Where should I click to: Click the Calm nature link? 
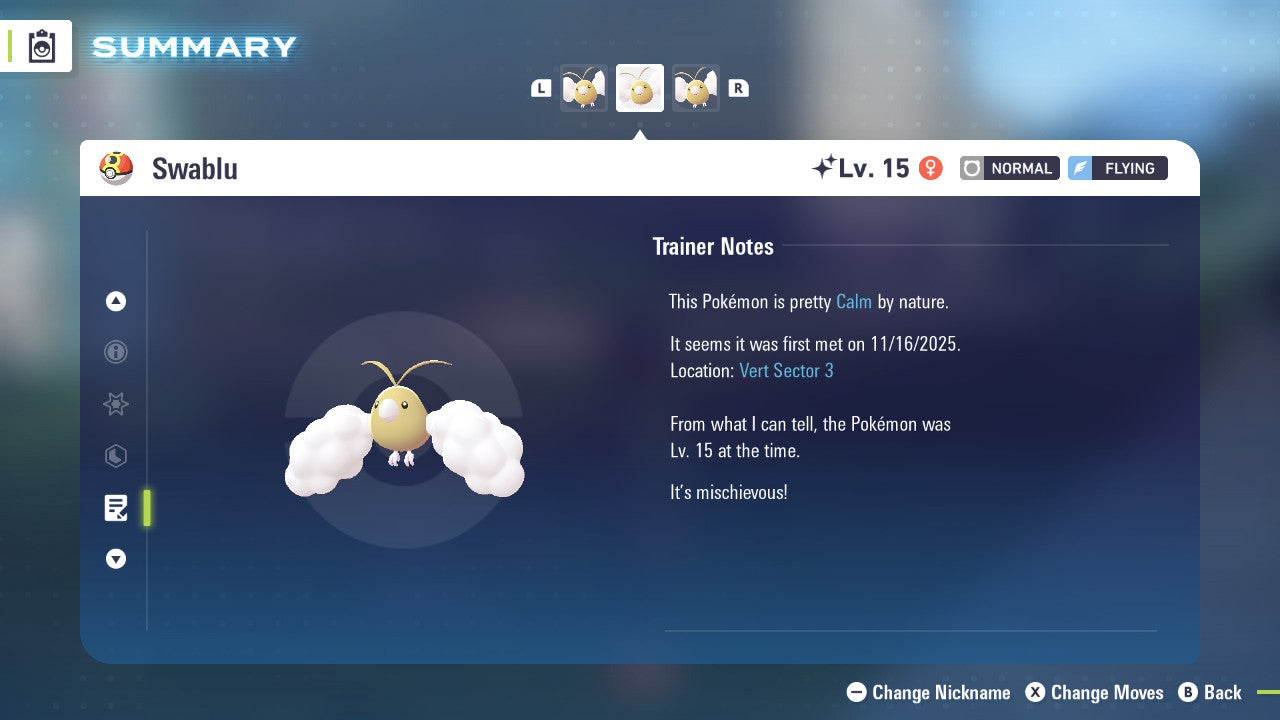pyautogui.click(x=854, y=301)
